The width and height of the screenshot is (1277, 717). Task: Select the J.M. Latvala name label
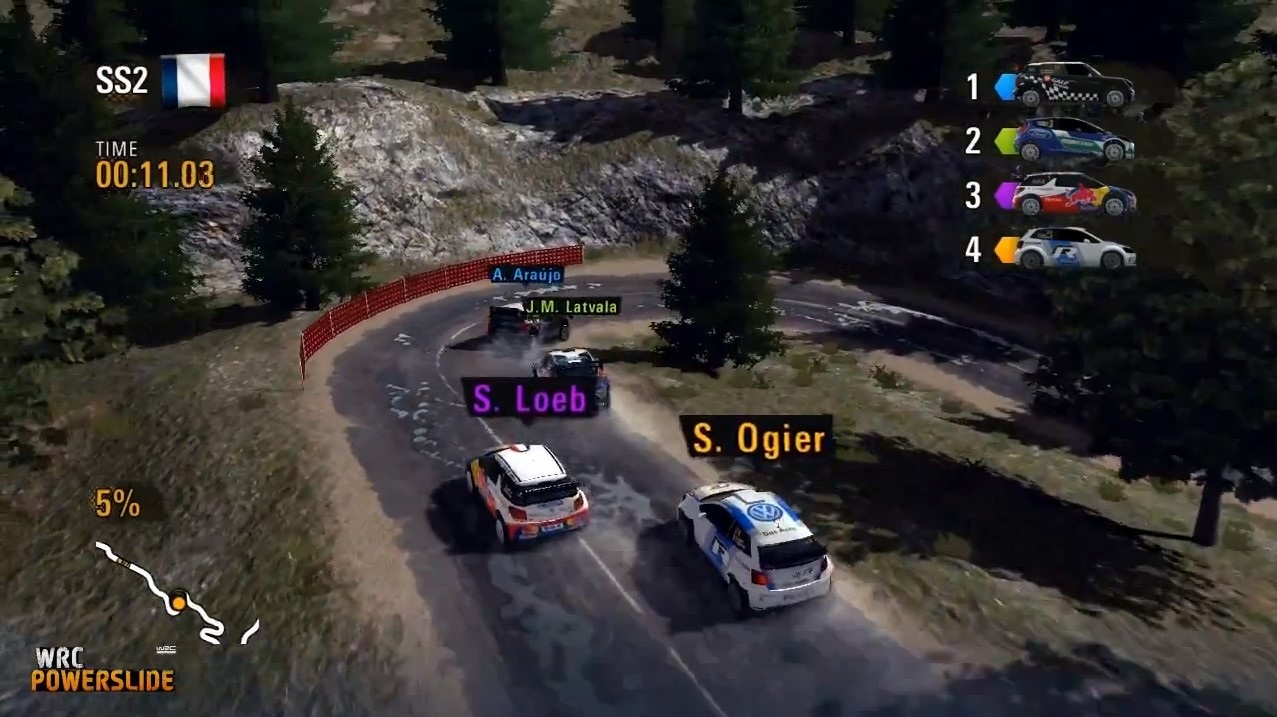(x=571, y=306)
